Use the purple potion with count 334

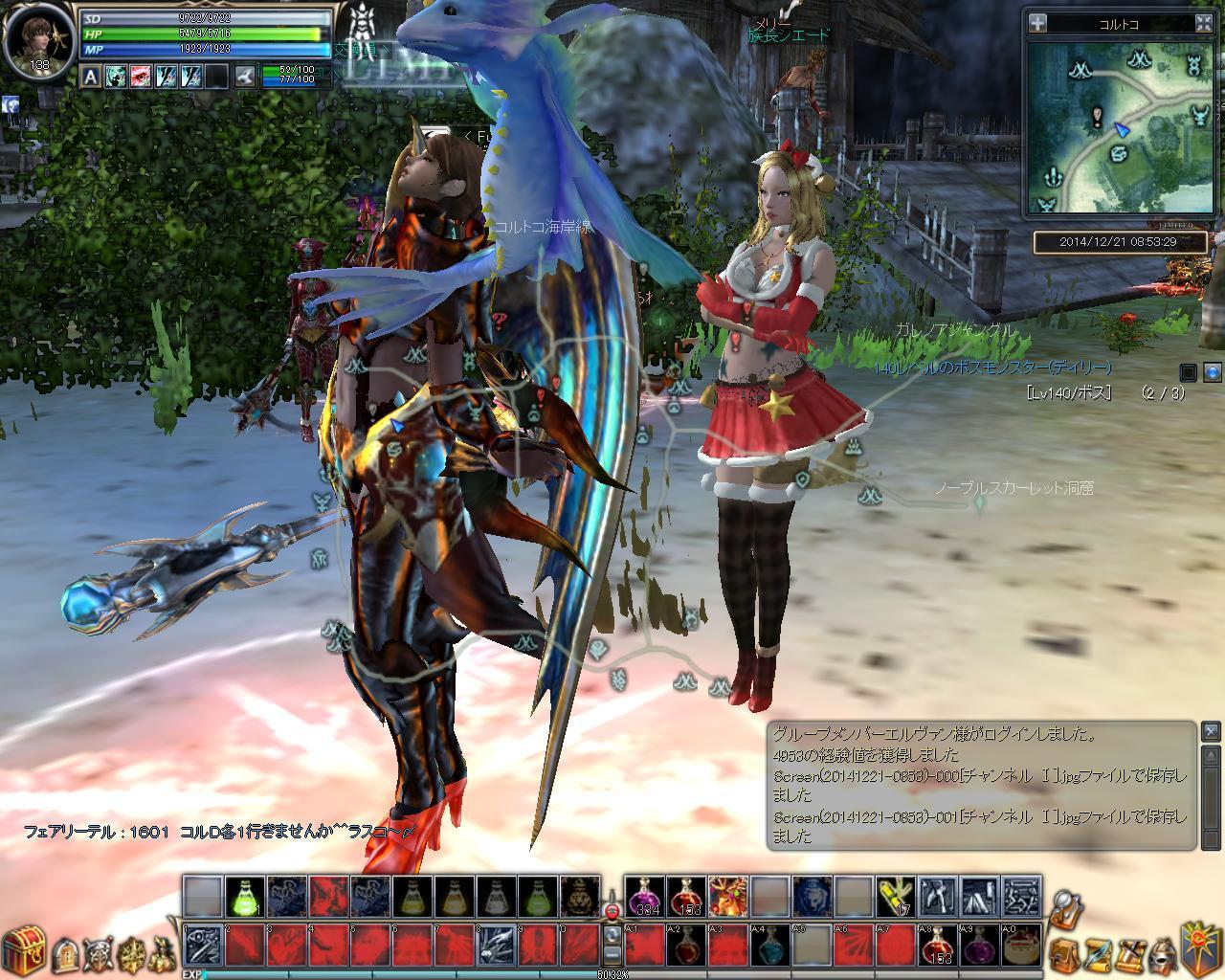(x=644, y=897)
